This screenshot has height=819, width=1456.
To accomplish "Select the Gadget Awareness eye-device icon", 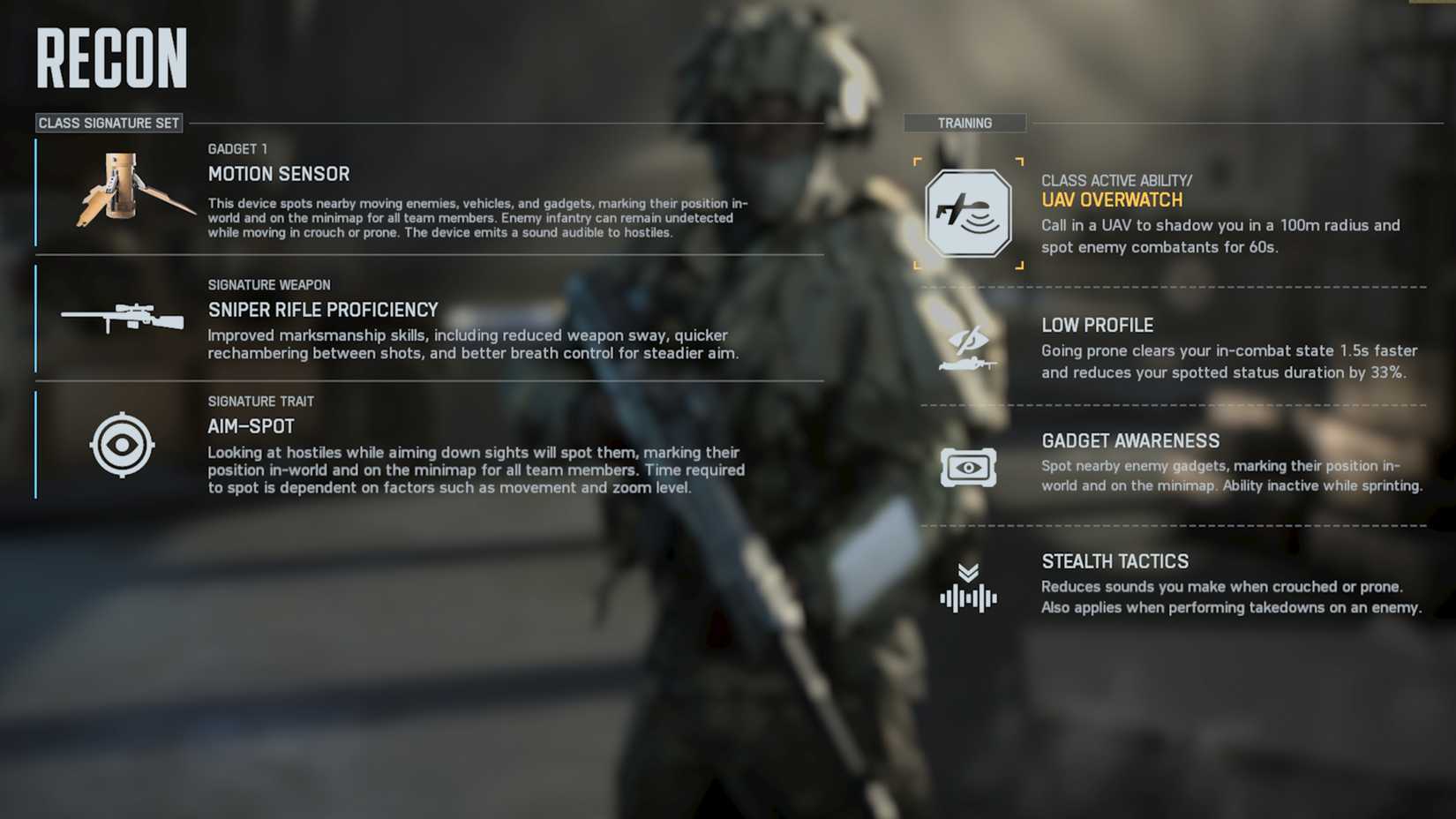I will [968, 467].
